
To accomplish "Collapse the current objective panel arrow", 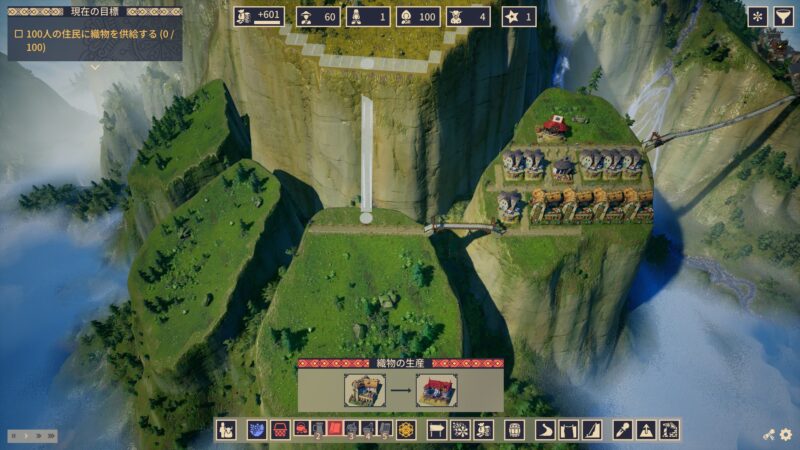I will click(x=95, y=68).
